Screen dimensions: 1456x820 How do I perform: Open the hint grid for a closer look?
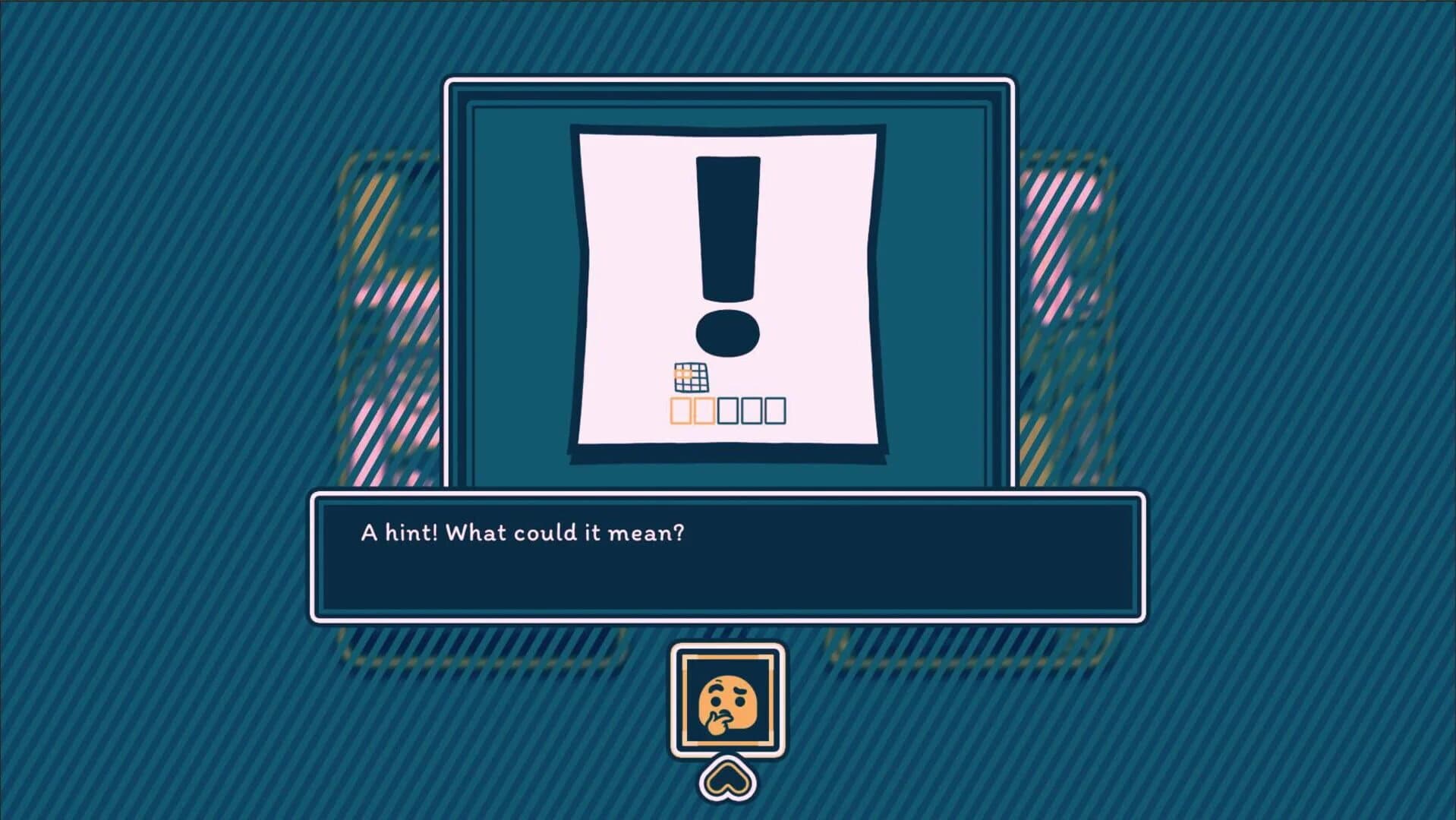(691, 377)
